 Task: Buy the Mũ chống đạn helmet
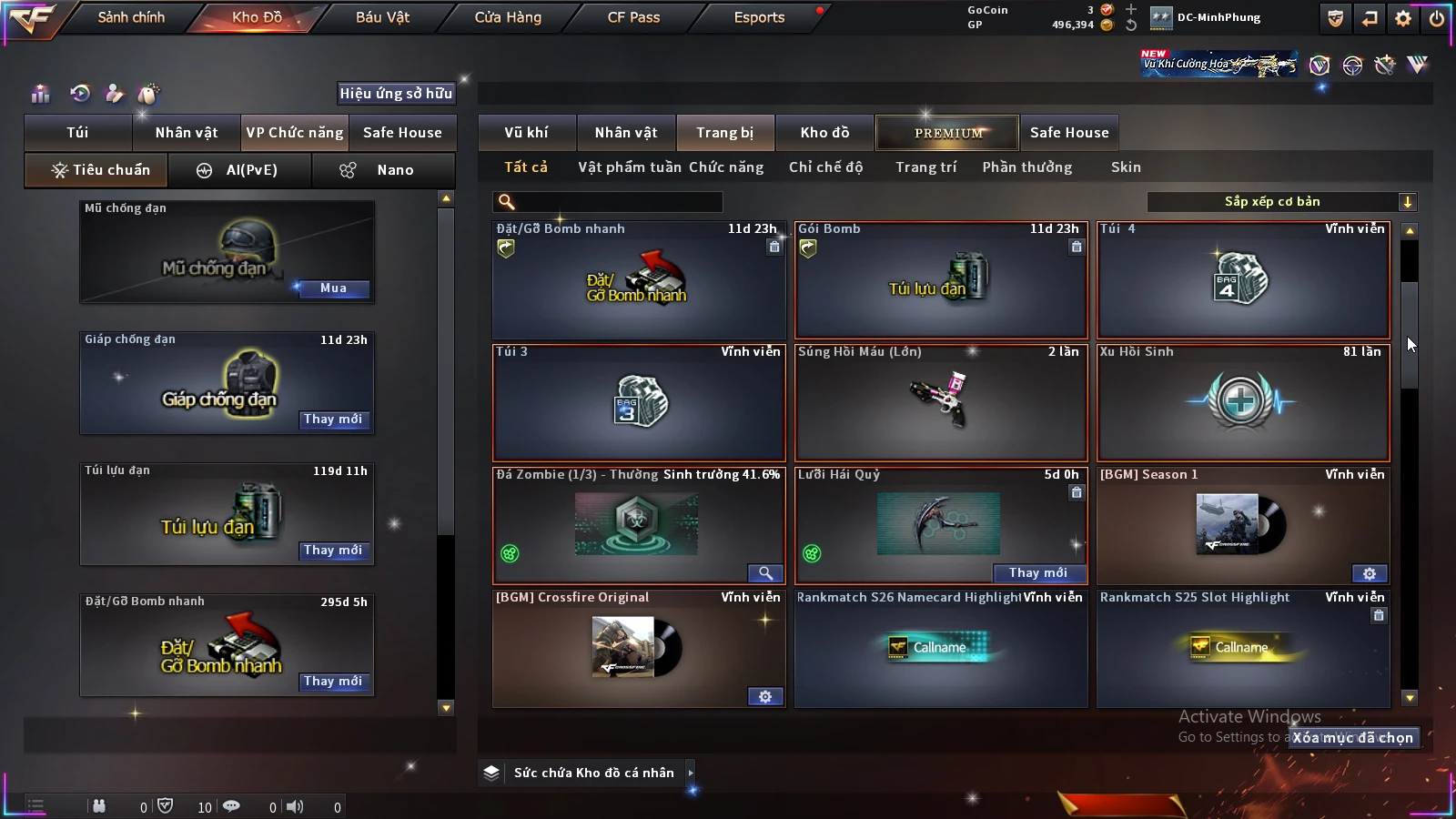click(333, 288)
